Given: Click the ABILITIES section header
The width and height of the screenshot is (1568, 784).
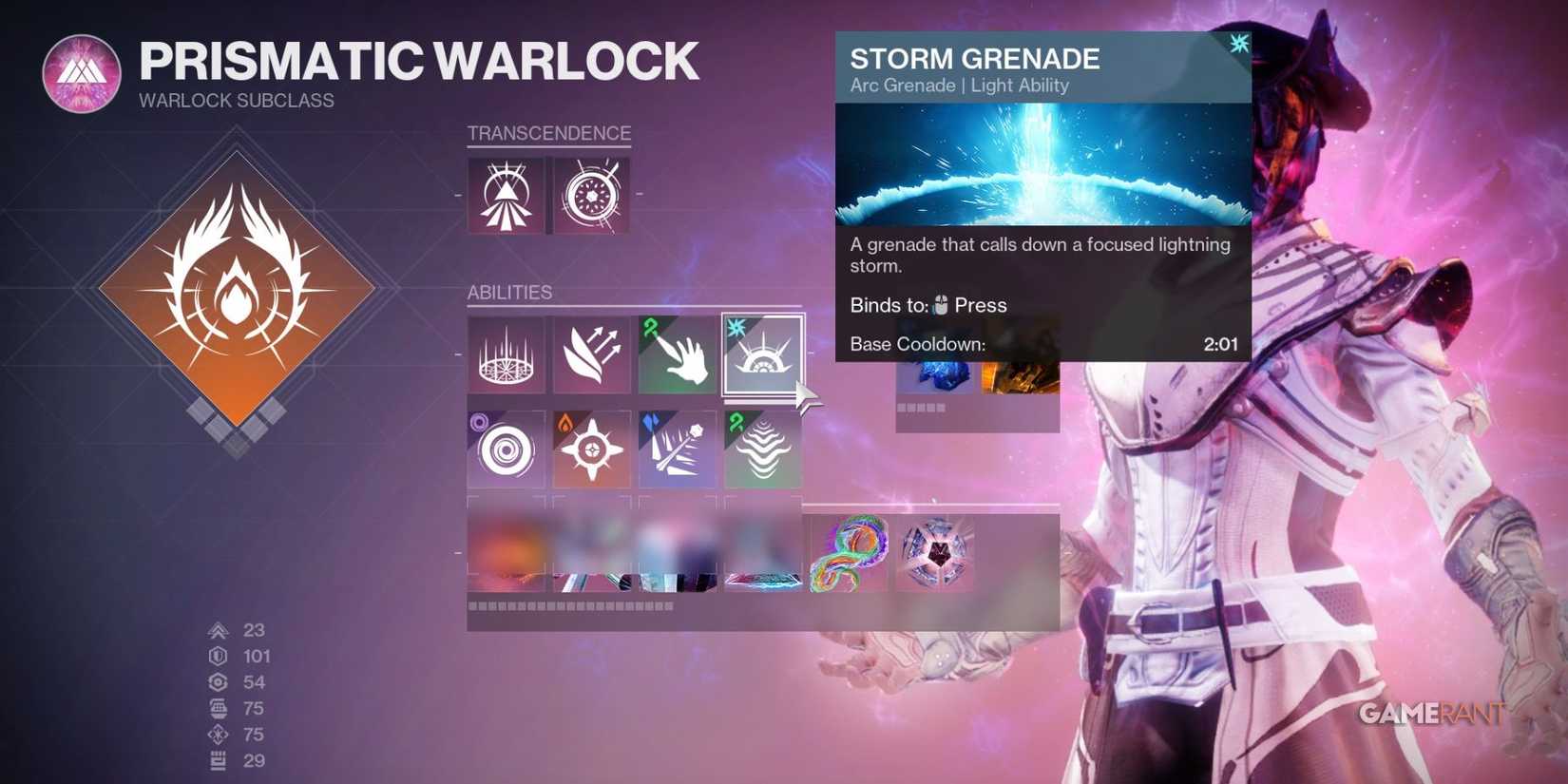Looking at the screenshot, I should tap(509, 293).
